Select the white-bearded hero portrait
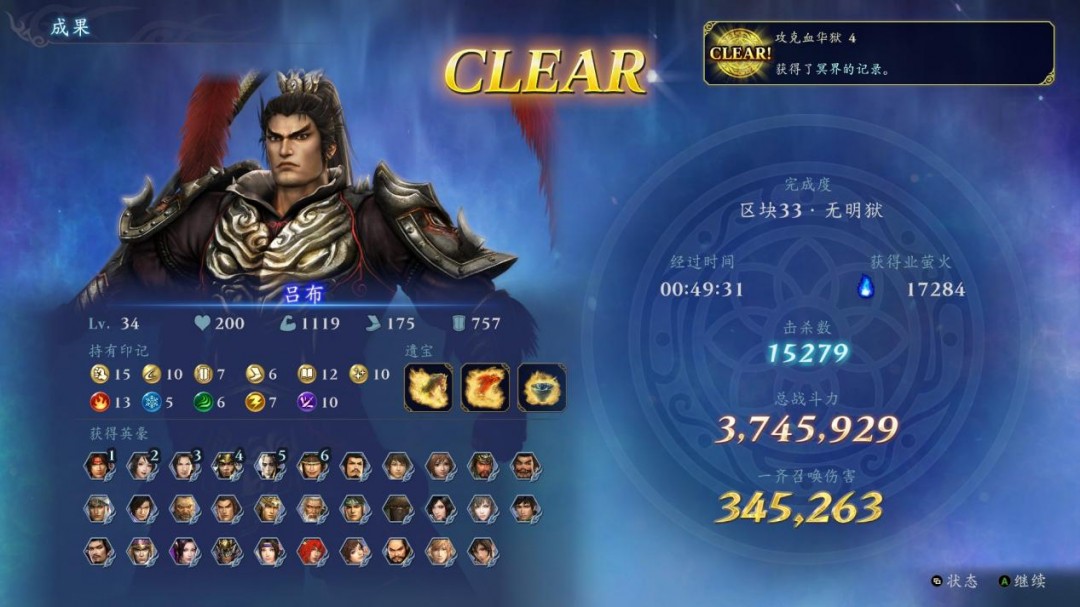The image size is (1080, 607). click(312, 509)
